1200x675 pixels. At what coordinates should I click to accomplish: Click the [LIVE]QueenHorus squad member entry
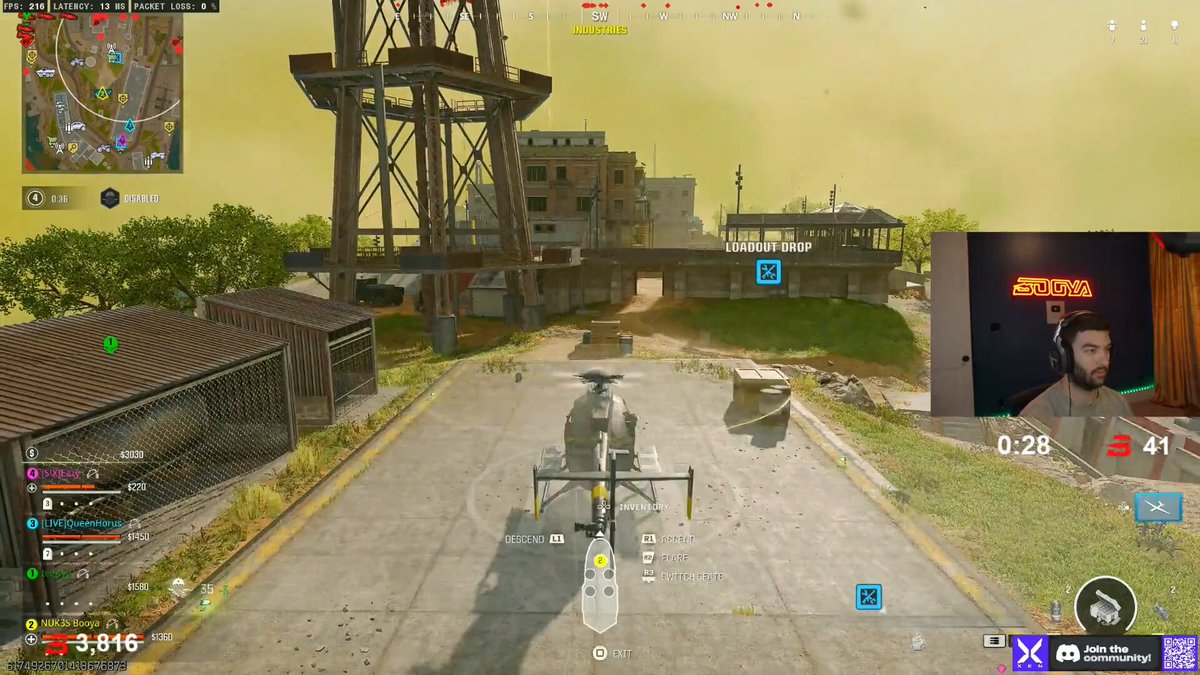click(x=82, y=524)
